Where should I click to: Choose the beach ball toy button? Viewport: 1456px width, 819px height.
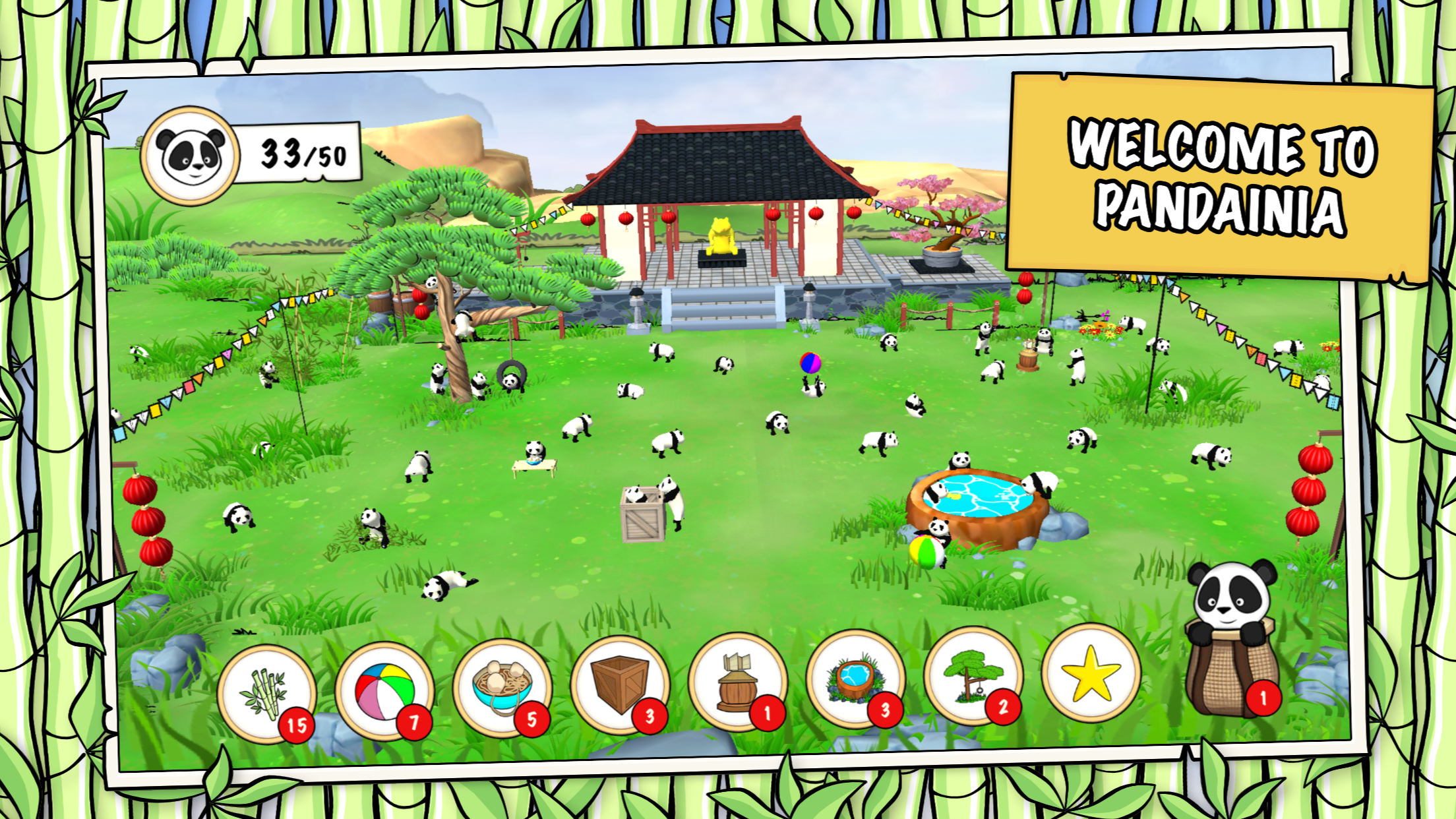tap(384, 690)
